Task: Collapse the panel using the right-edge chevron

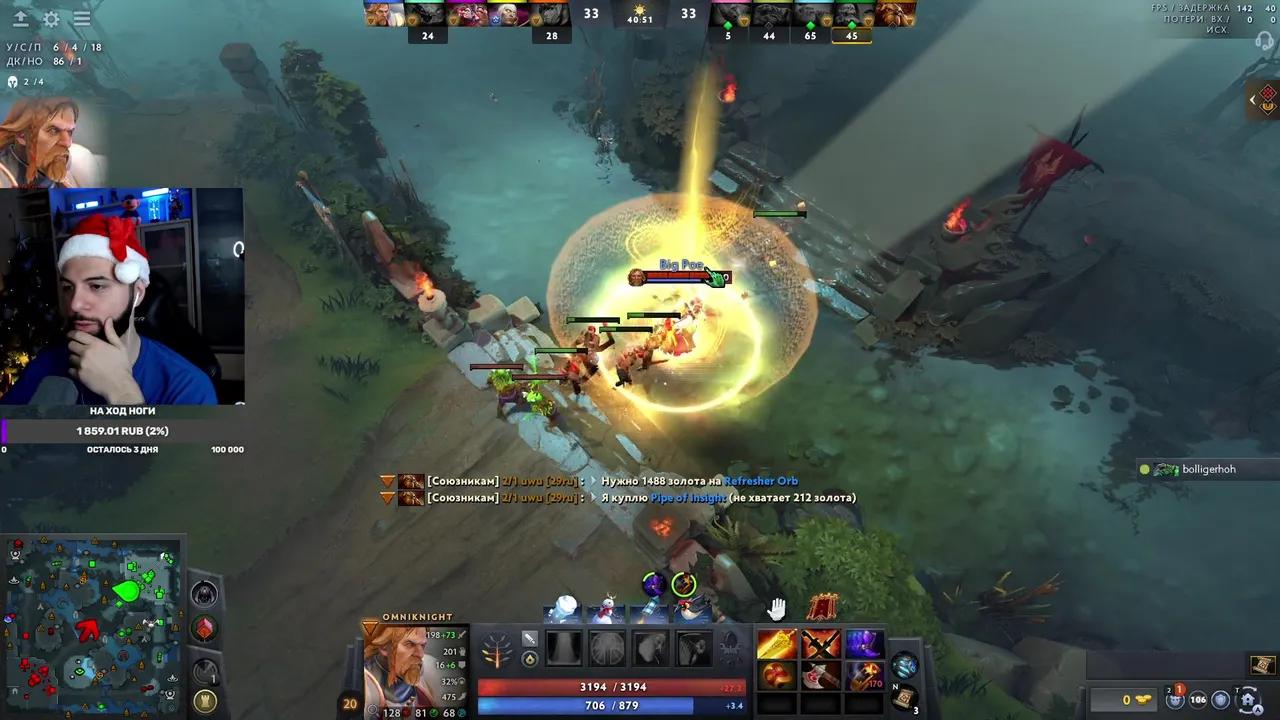Action: click(x=1253, y=100)
